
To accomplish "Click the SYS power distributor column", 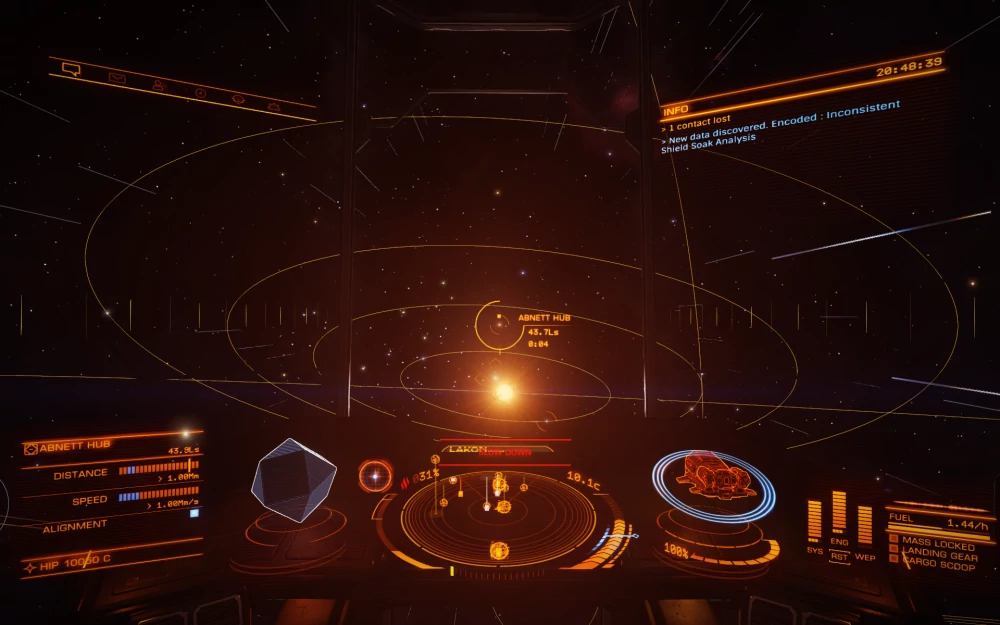I will [x=814, y=521].
